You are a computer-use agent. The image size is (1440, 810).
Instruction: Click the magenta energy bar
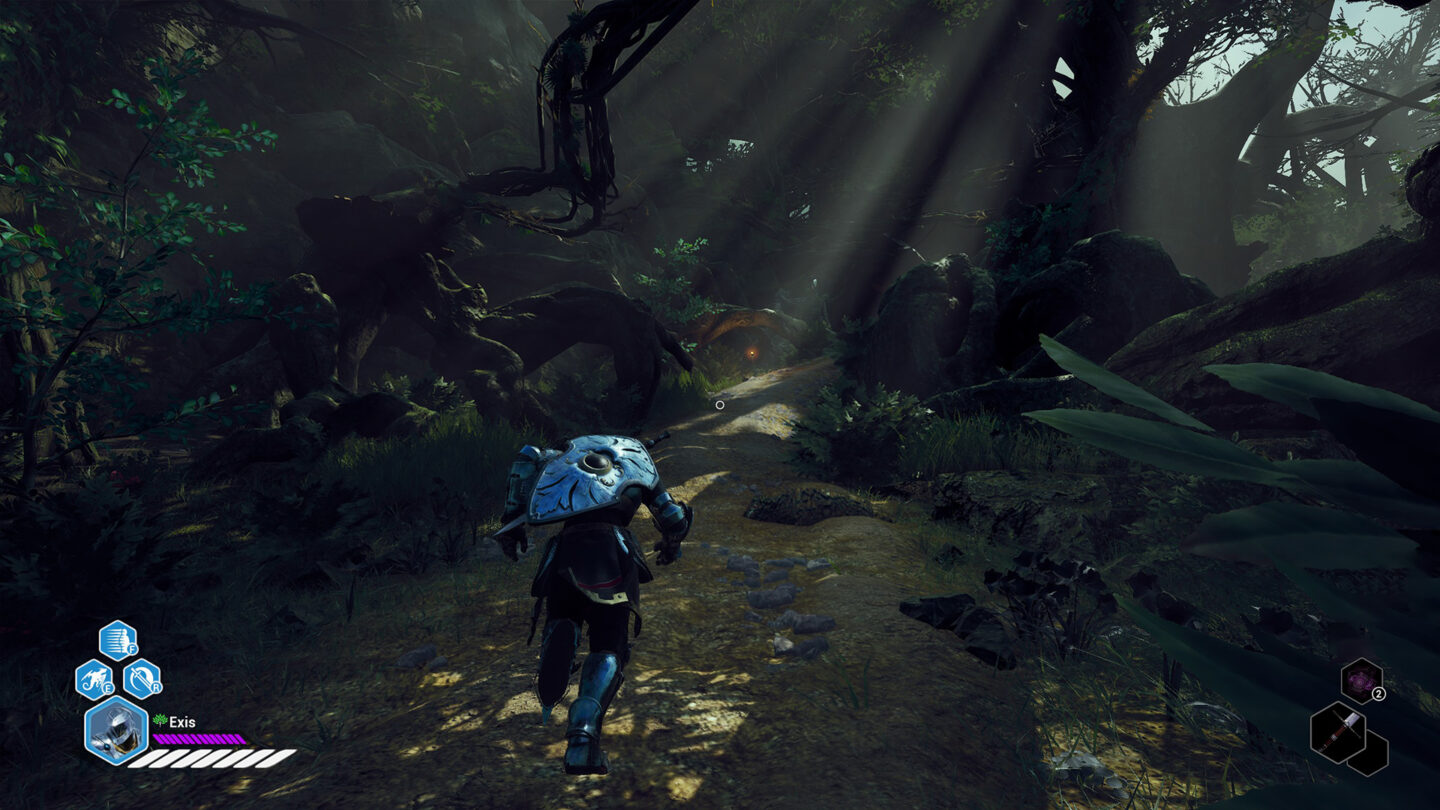198,740
